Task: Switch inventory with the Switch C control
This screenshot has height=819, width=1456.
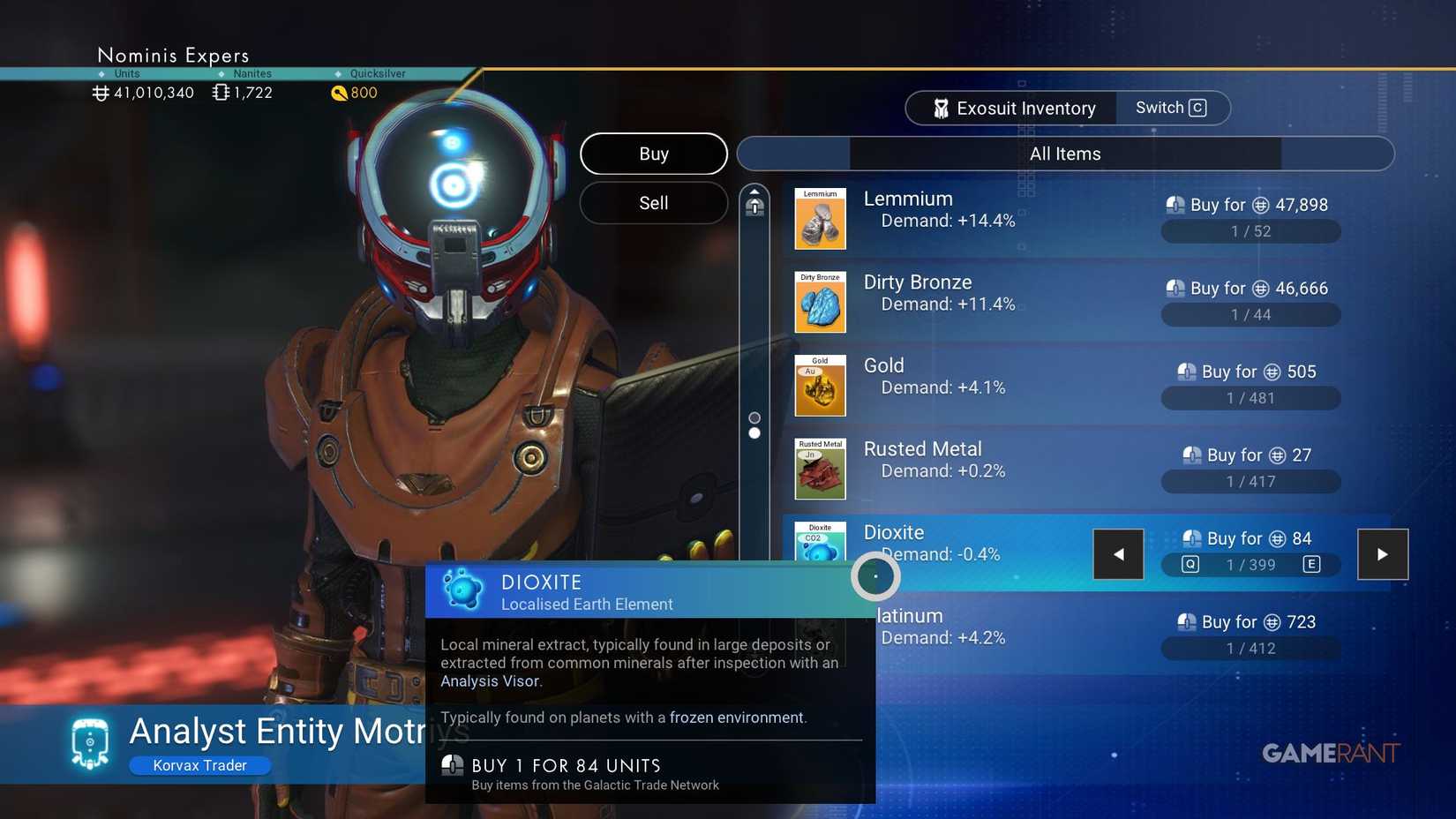Action: tap(1169, 107)
